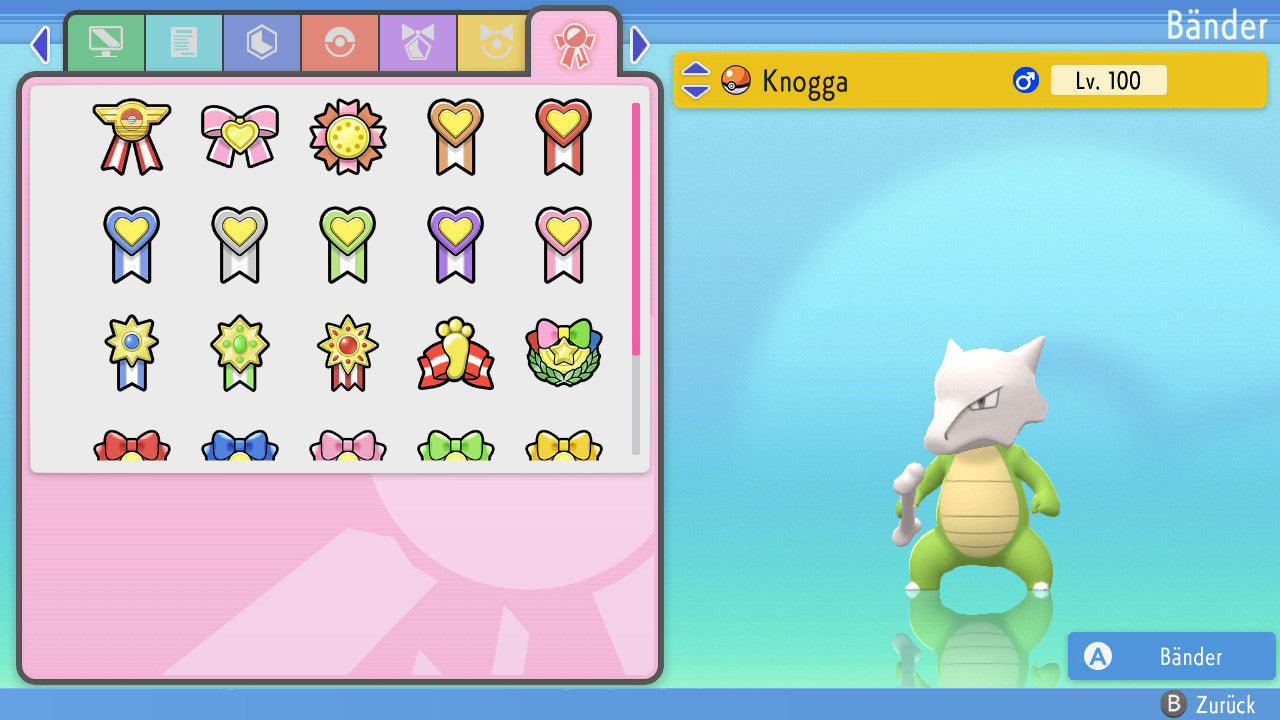
Task: Open the teal trainer memo tab
Action: tap(183, 42)
